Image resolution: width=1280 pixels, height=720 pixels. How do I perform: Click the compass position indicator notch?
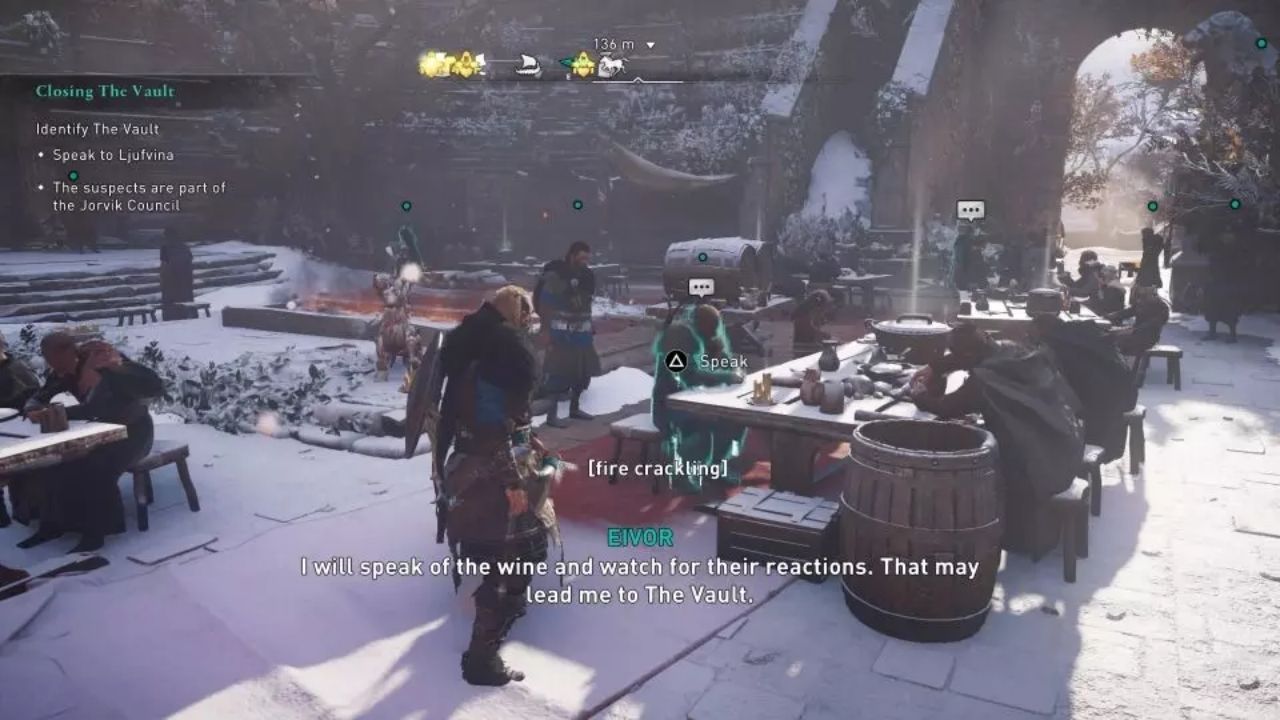pyautogui.click(x=639, y=79)
